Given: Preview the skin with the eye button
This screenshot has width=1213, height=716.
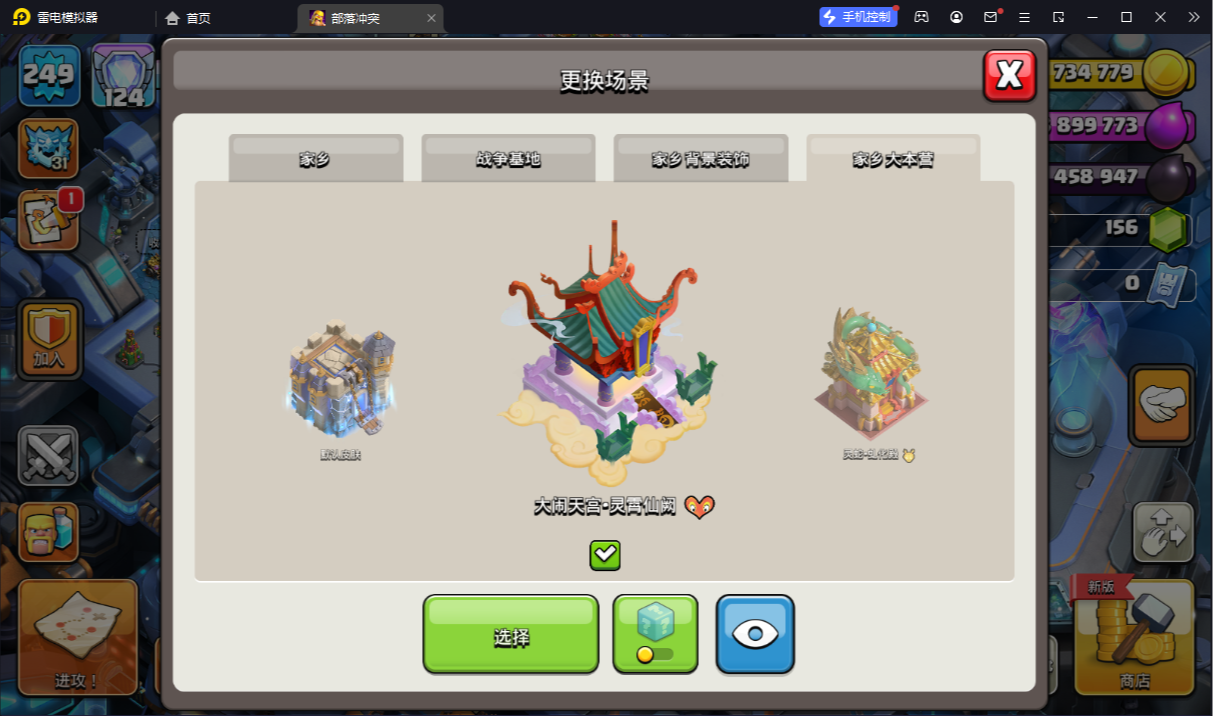Looking at the screenshot, I should pos(755,634).
